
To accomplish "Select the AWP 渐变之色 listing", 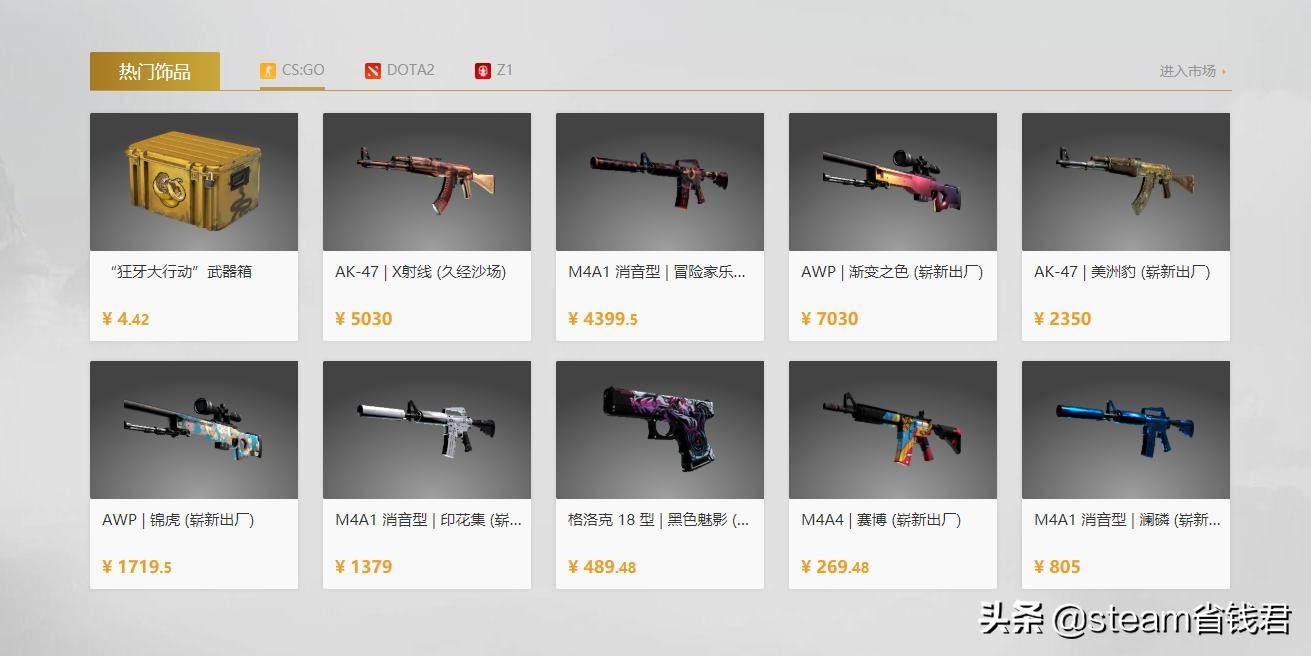I will 893,226.
